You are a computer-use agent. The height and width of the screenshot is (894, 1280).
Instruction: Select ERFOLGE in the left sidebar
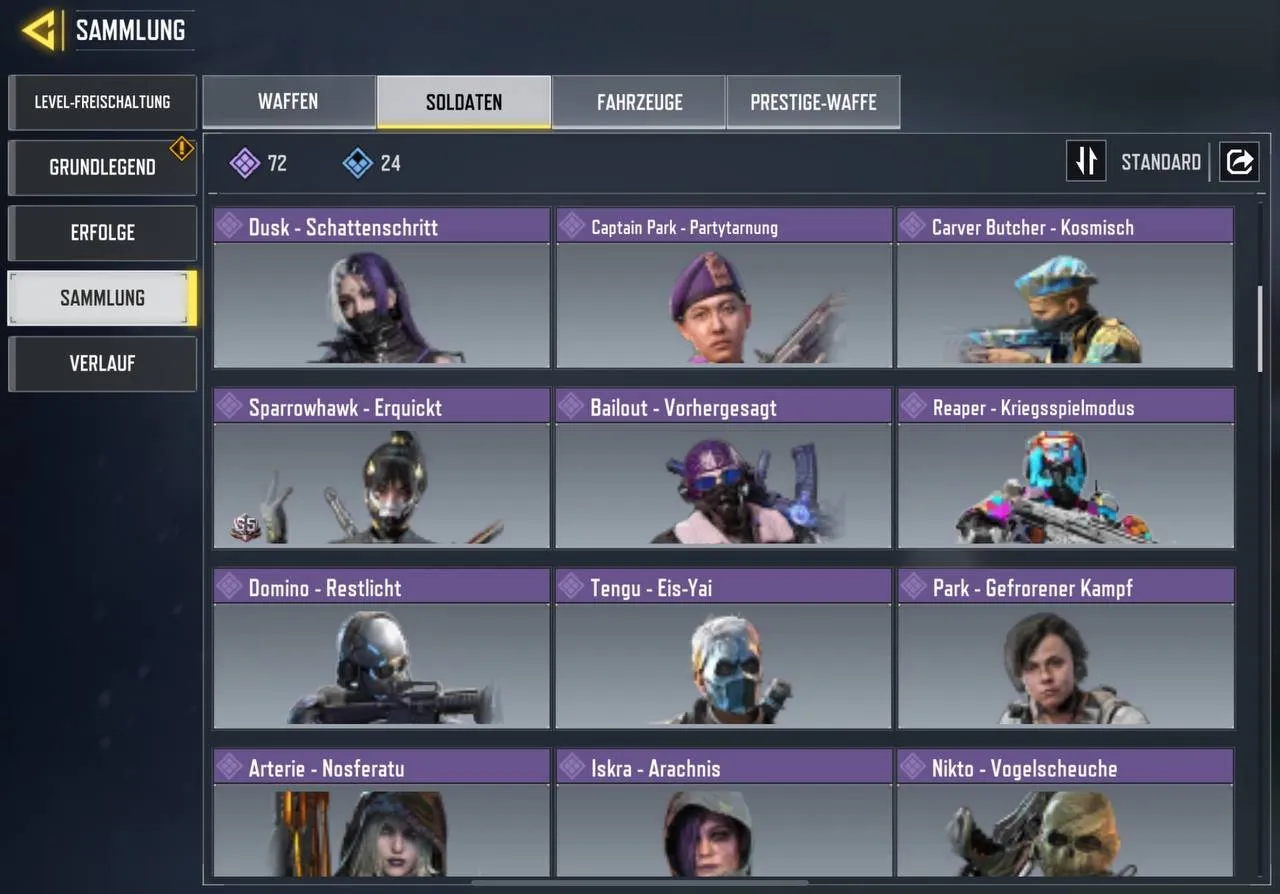(102, 232)
